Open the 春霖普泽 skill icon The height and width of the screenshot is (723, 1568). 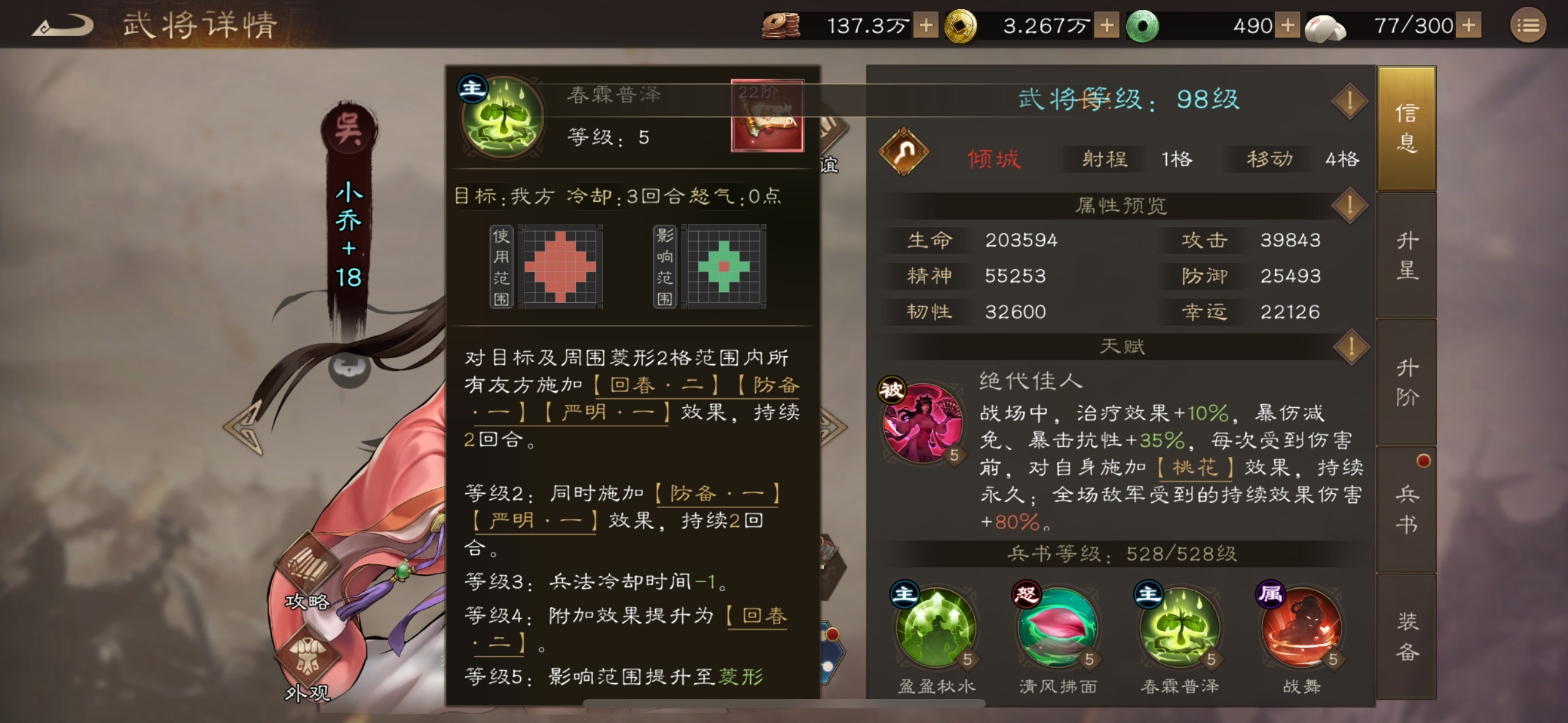click(x=1181, y=629)
